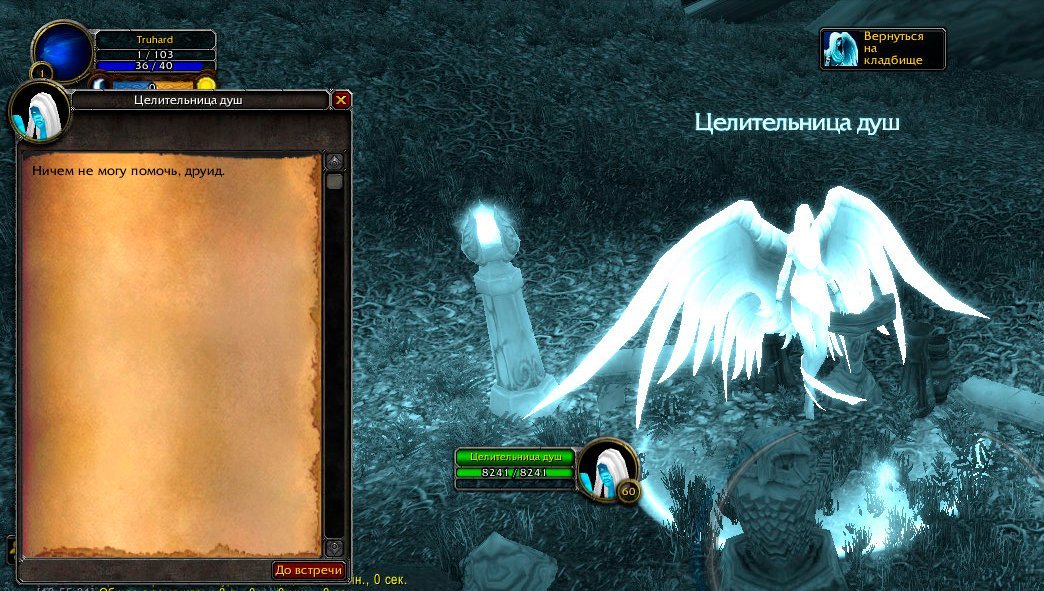Click the green Целительница душ target name bar
This screenshot has height=591, width=1044.
pyautogui.click(x=515, y=457)
